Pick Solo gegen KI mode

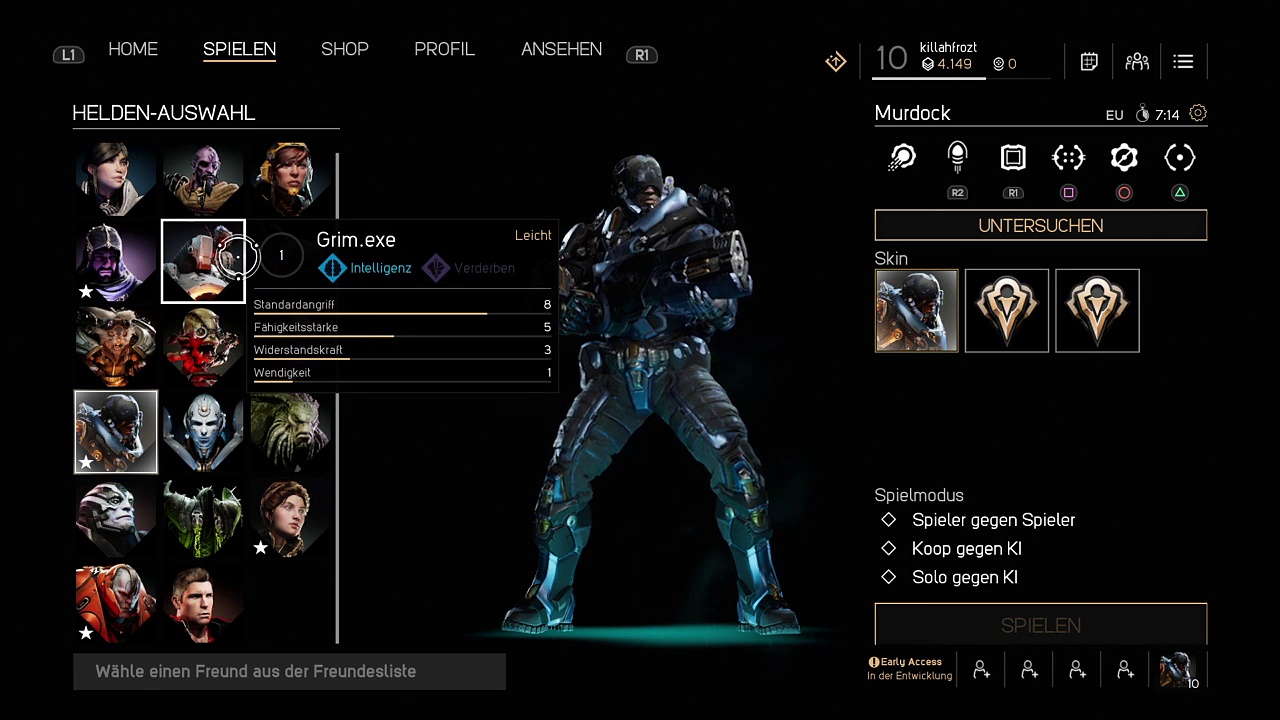[964, 577]
